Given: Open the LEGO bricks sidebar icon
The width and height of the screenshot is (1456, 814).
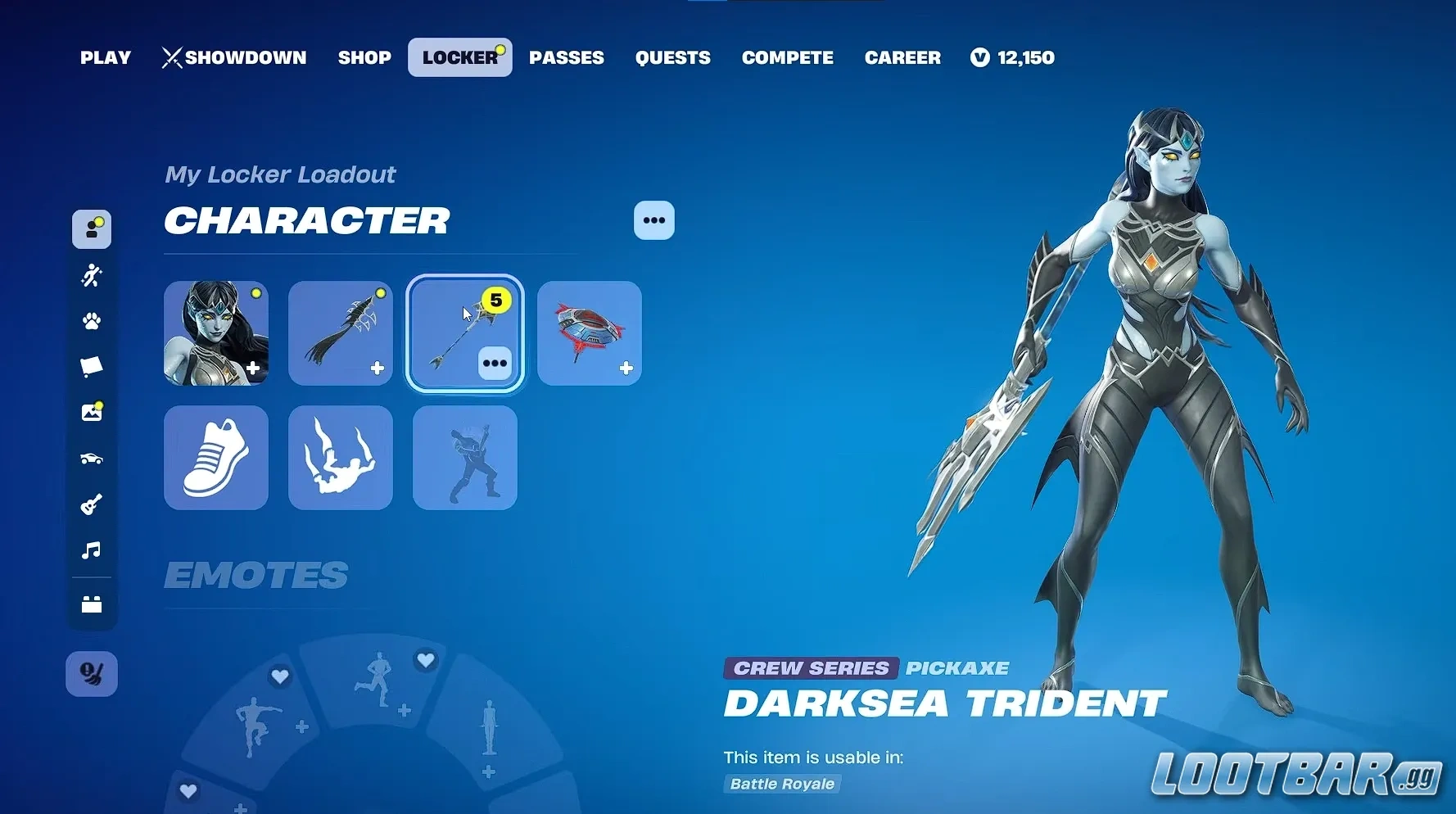Looking at the screenshot, I should pos(92,604).
